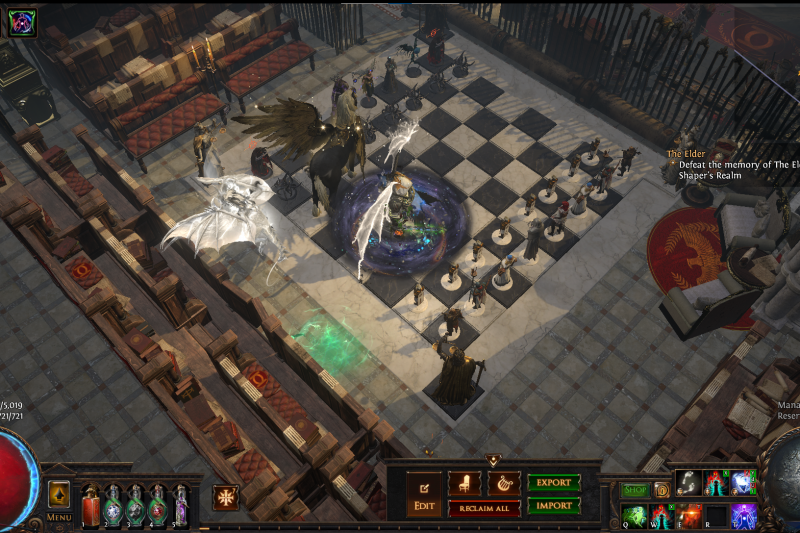Activate the fiery orange skill on E
Screen dimensions: 800x533
(688, 516)
